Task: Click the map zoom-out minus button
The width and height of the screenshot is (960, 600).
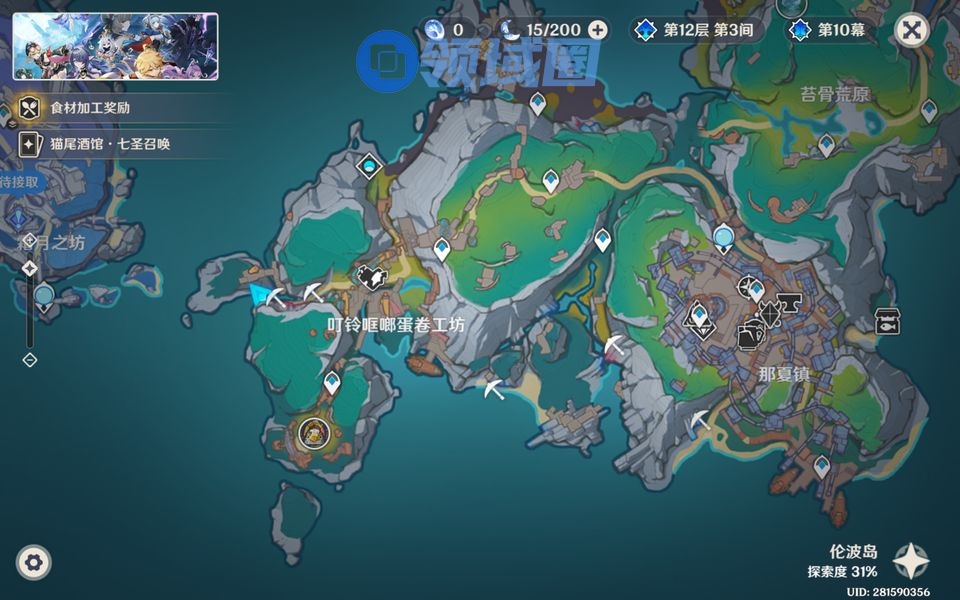Action: point(30,359)
